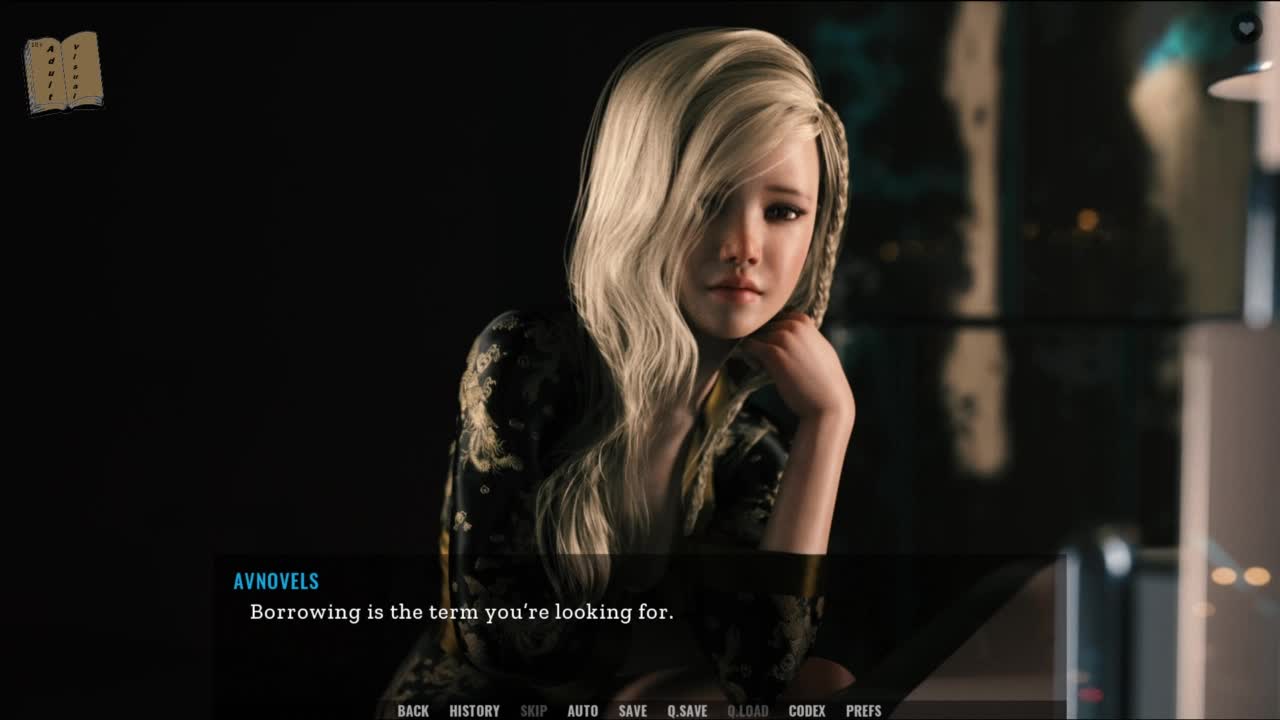Quick save with Q.SAVE

pos(687,711)
